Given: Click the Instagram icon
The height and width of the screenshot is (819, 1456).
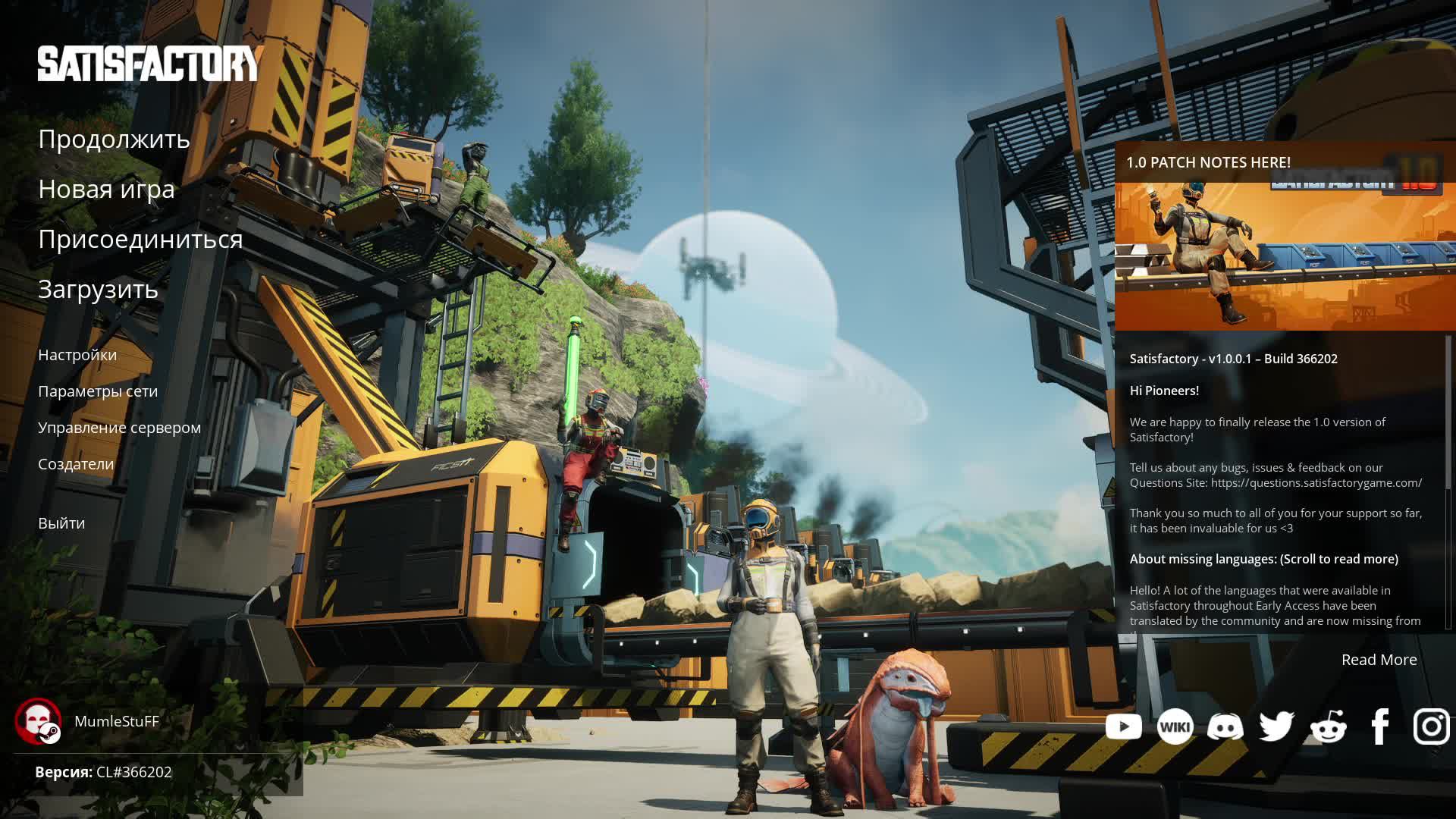Looking at the screenshot, I should (x=1431, y=726).
